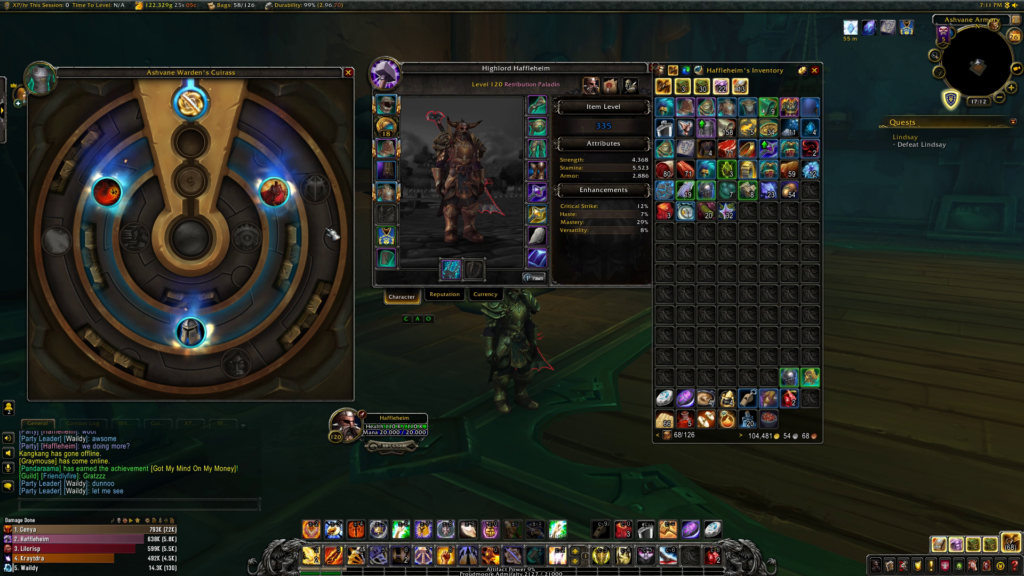Close Haffleheim's Inventory window

(815, 71)
